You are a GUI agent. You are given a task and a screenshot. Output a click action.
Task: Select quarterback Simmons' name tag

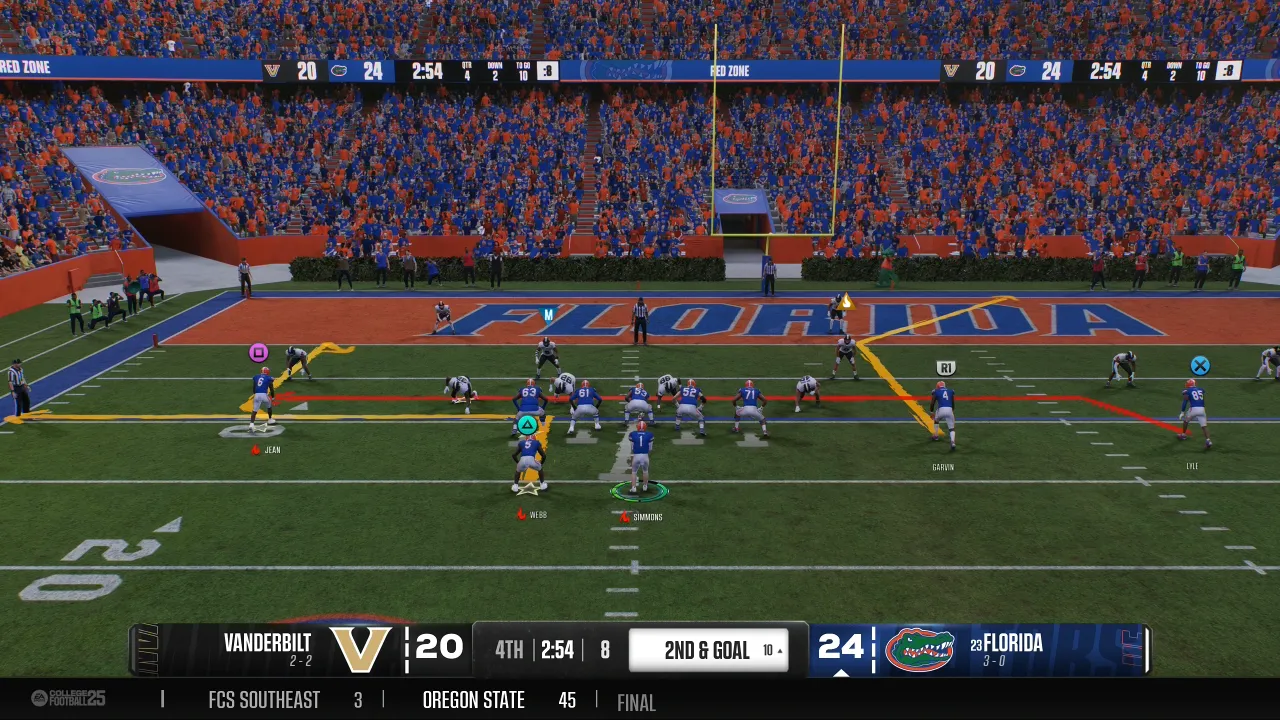click(x=647, y=517)
